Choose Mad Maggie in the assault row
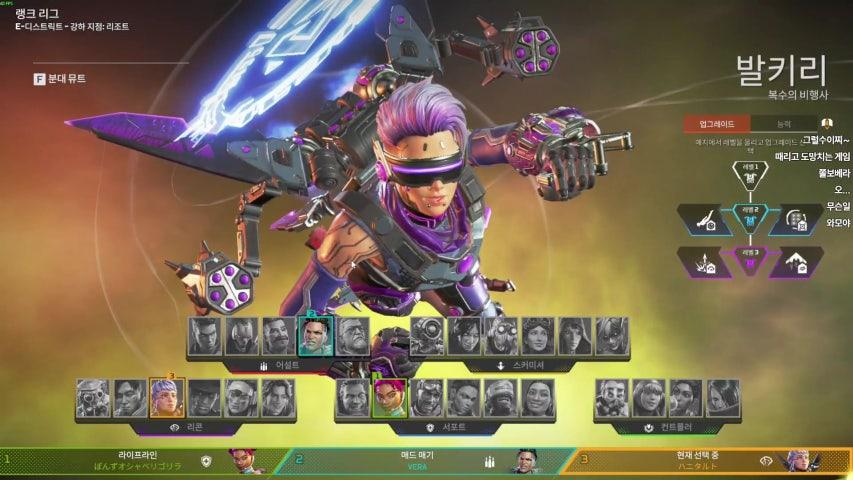 pyautogui.click(x=315, y=337)
